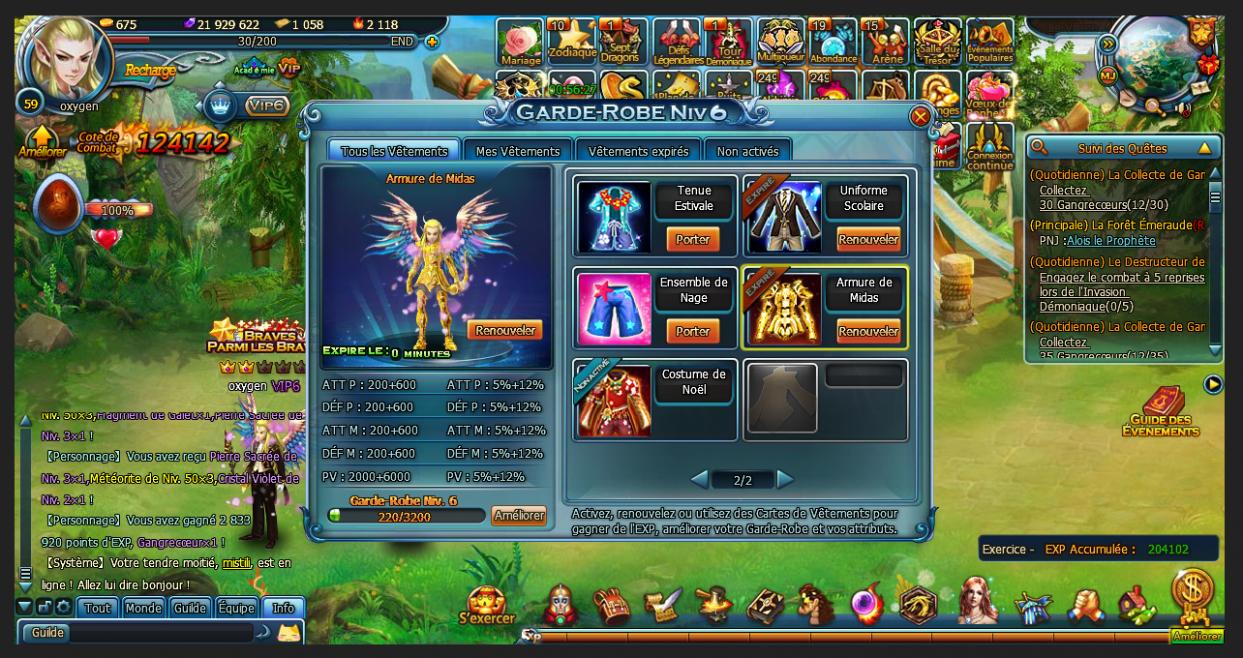This screenshot has width=1243, height=658.
Task: Open the Mariage menu icon
Action: coord(520,42)
